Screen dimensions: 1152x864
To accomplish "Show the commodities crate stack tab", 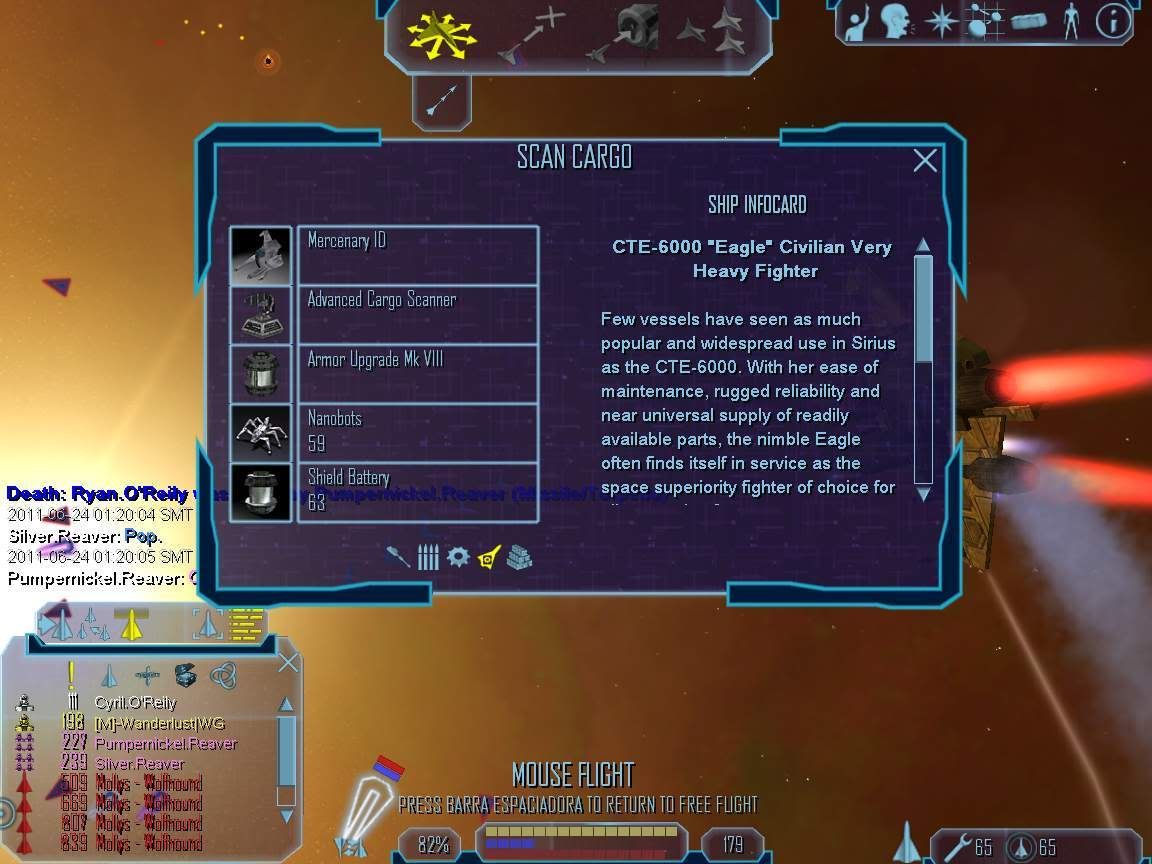I will (x=519, y=557).
